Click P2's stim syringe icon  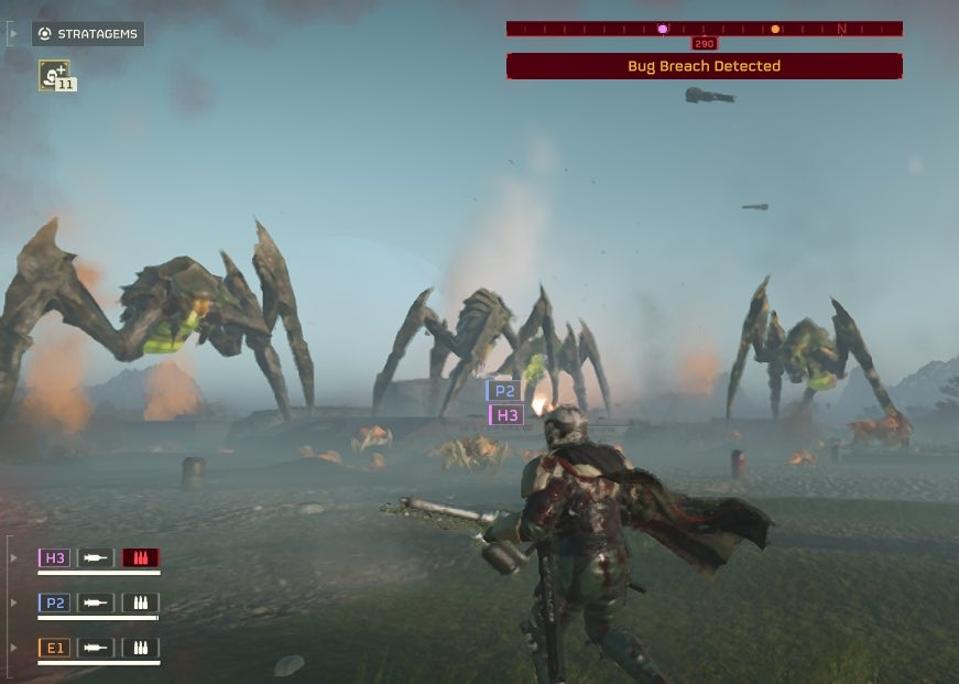point(96,603)
